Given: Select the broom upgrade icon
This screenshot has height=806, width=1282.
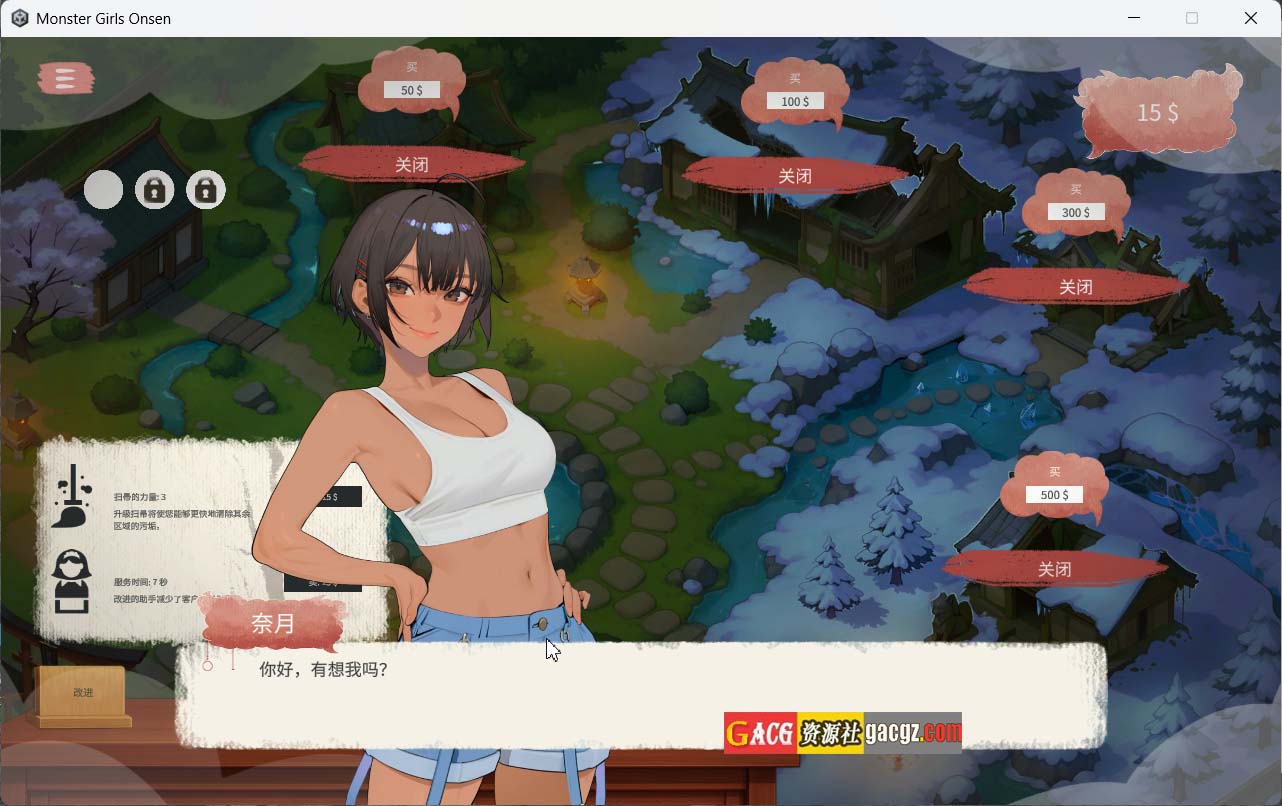Looking at the screenshot, I should pos(72,496).
